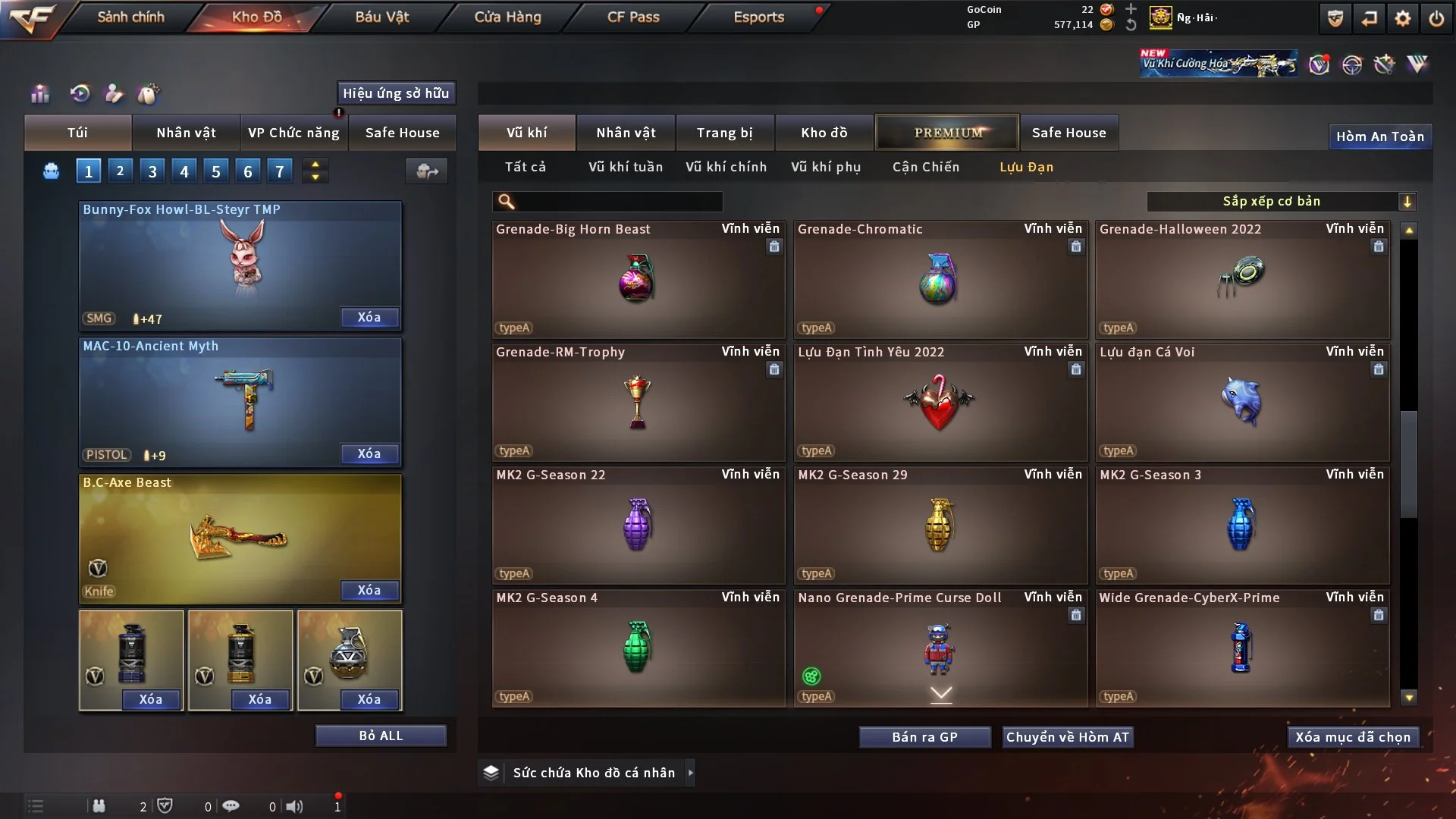Select the MK2 G-Season 29 gold grenade
The height and width of the screenshot is (819, 1456).
coord(940,525)
